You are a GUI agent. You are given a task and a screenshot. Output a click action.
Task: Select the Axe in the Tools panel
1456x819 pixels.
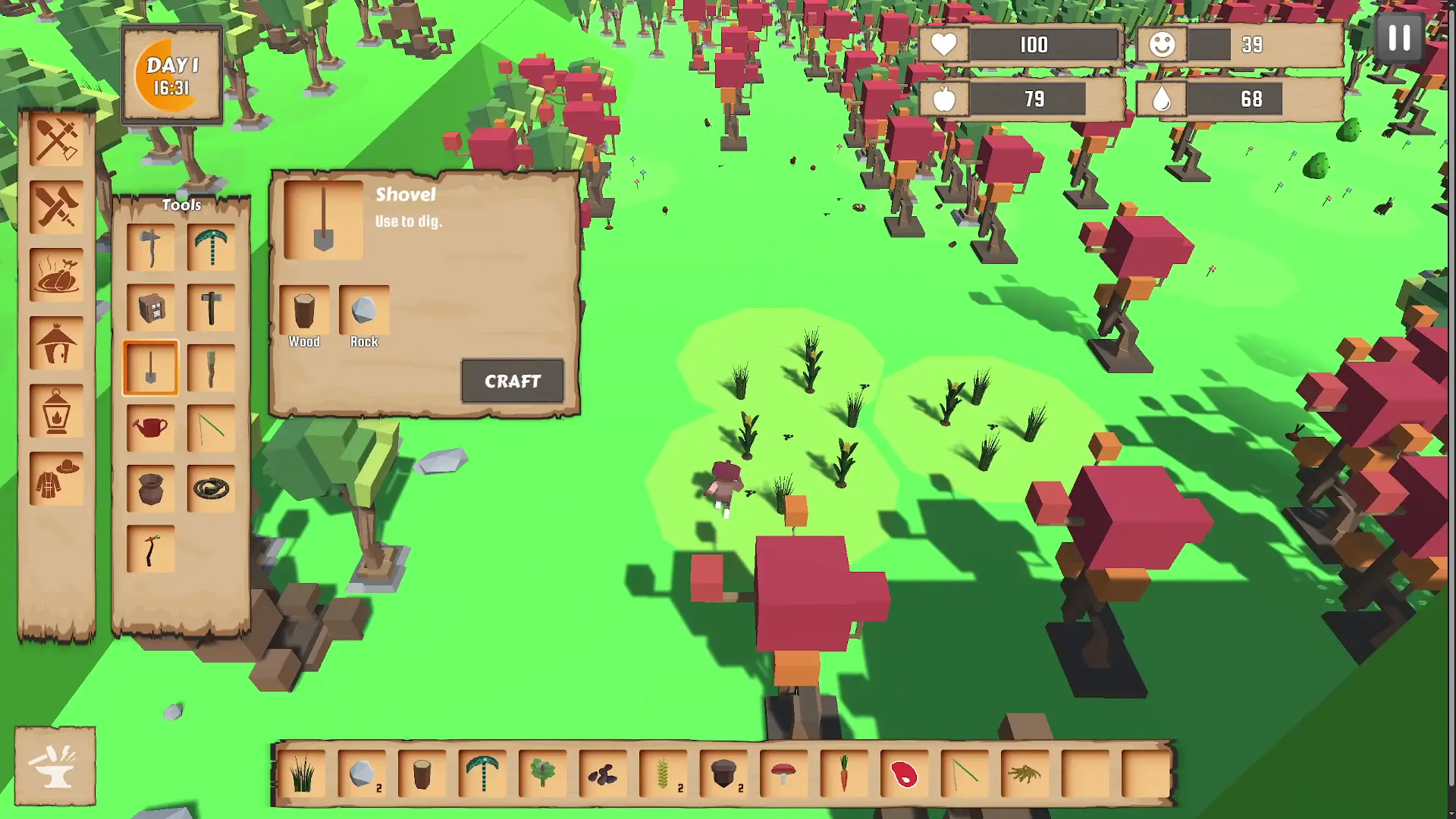pos(151,246)
